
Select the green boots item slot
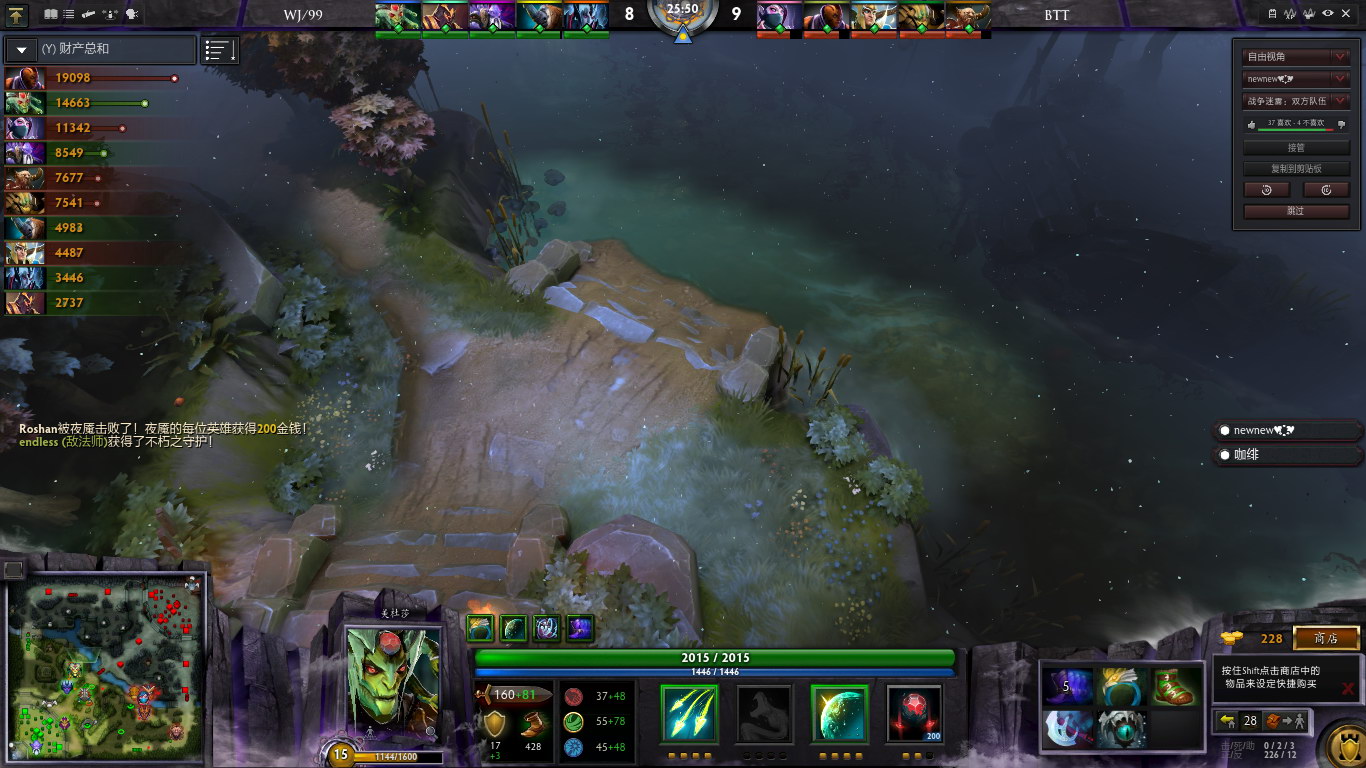pos(1174,688)
